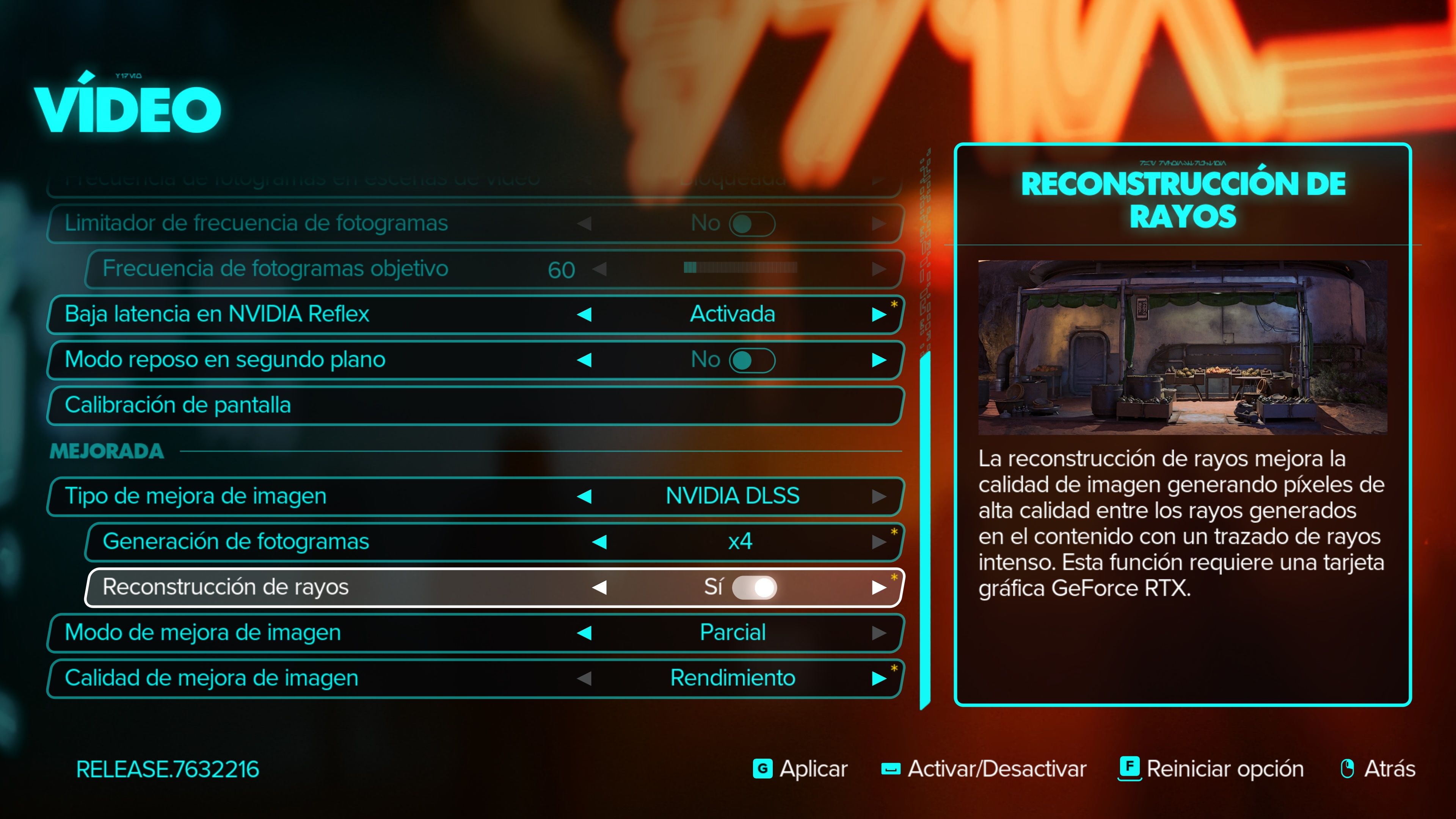This screenshot has width=1456, height=819.
Task: Click left arrow of Modo de mejora de imagen
Action: point(584,632)
